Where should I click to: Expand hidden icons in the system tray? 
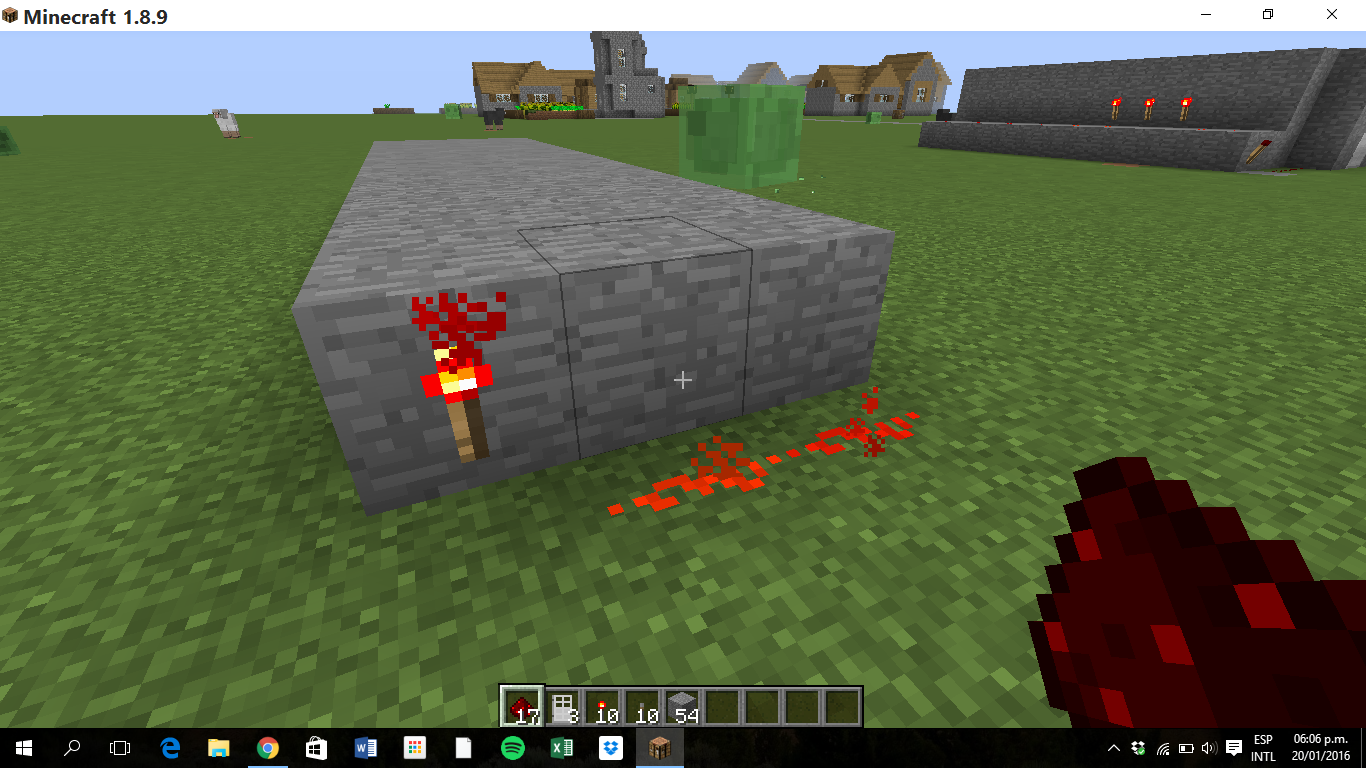point(1113,747)
